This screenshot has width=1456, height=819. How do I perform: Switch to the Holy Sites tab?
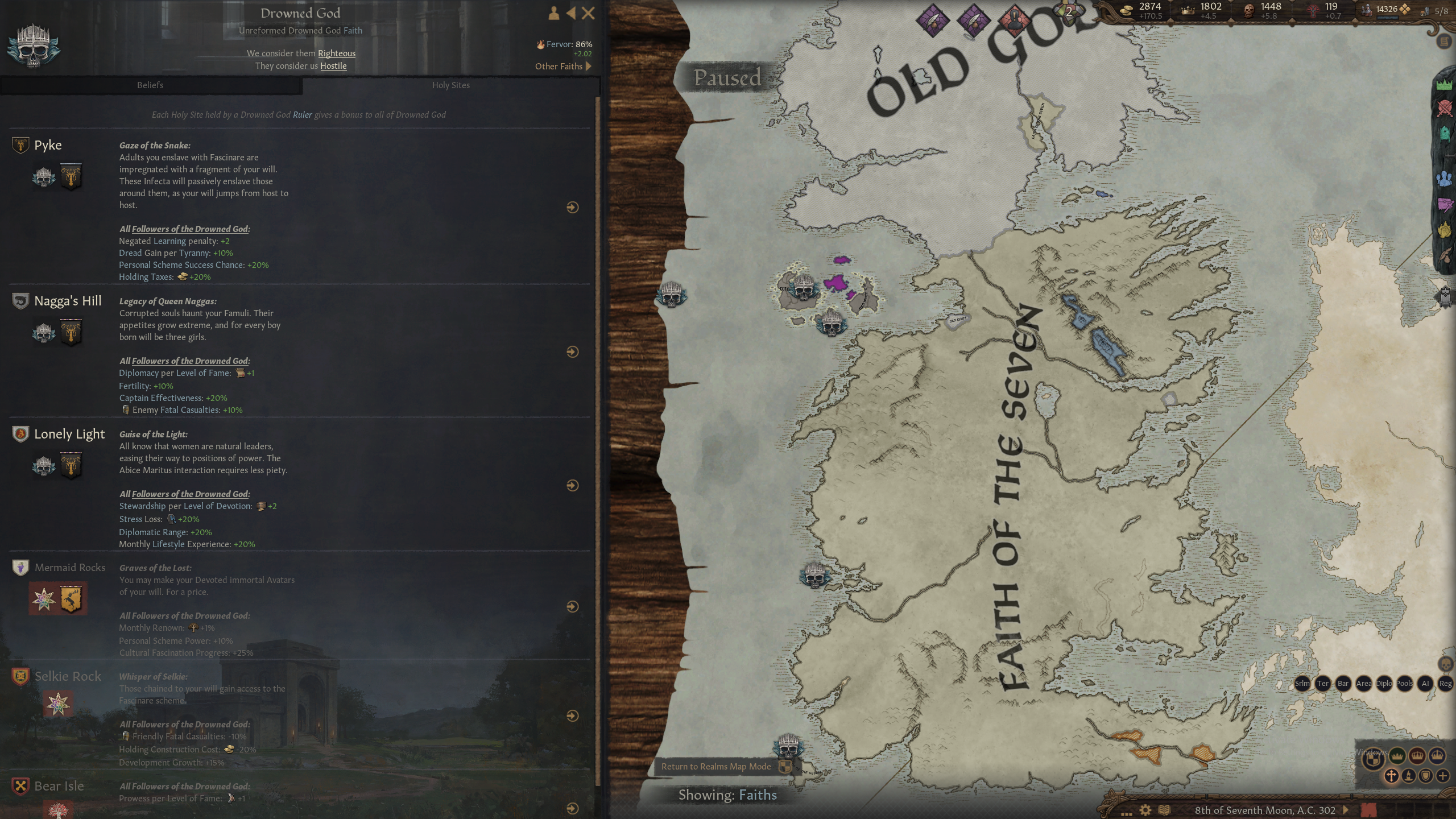click(450, 85)
